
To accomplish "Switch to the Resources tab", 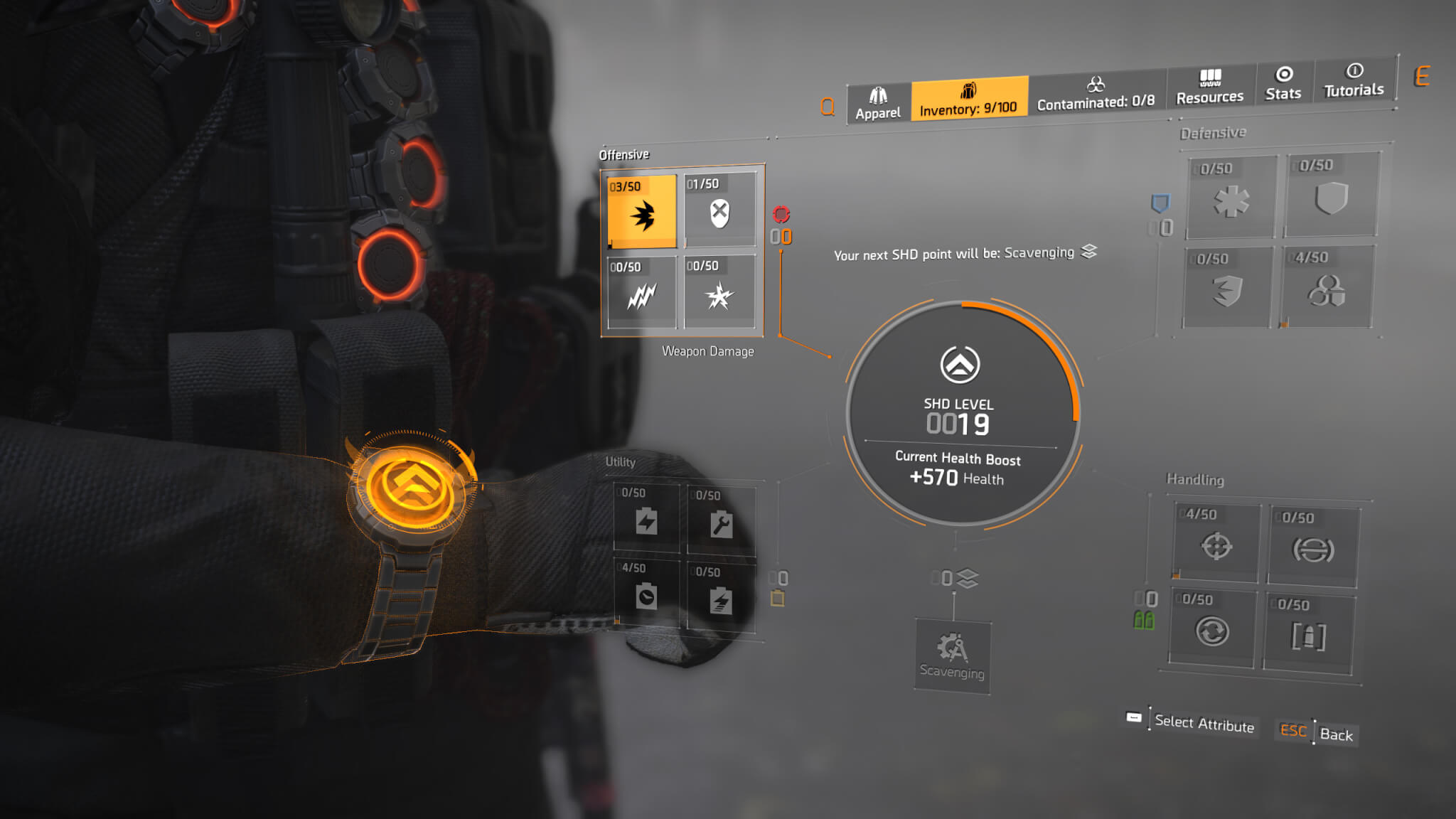I will pos(1210,88).
